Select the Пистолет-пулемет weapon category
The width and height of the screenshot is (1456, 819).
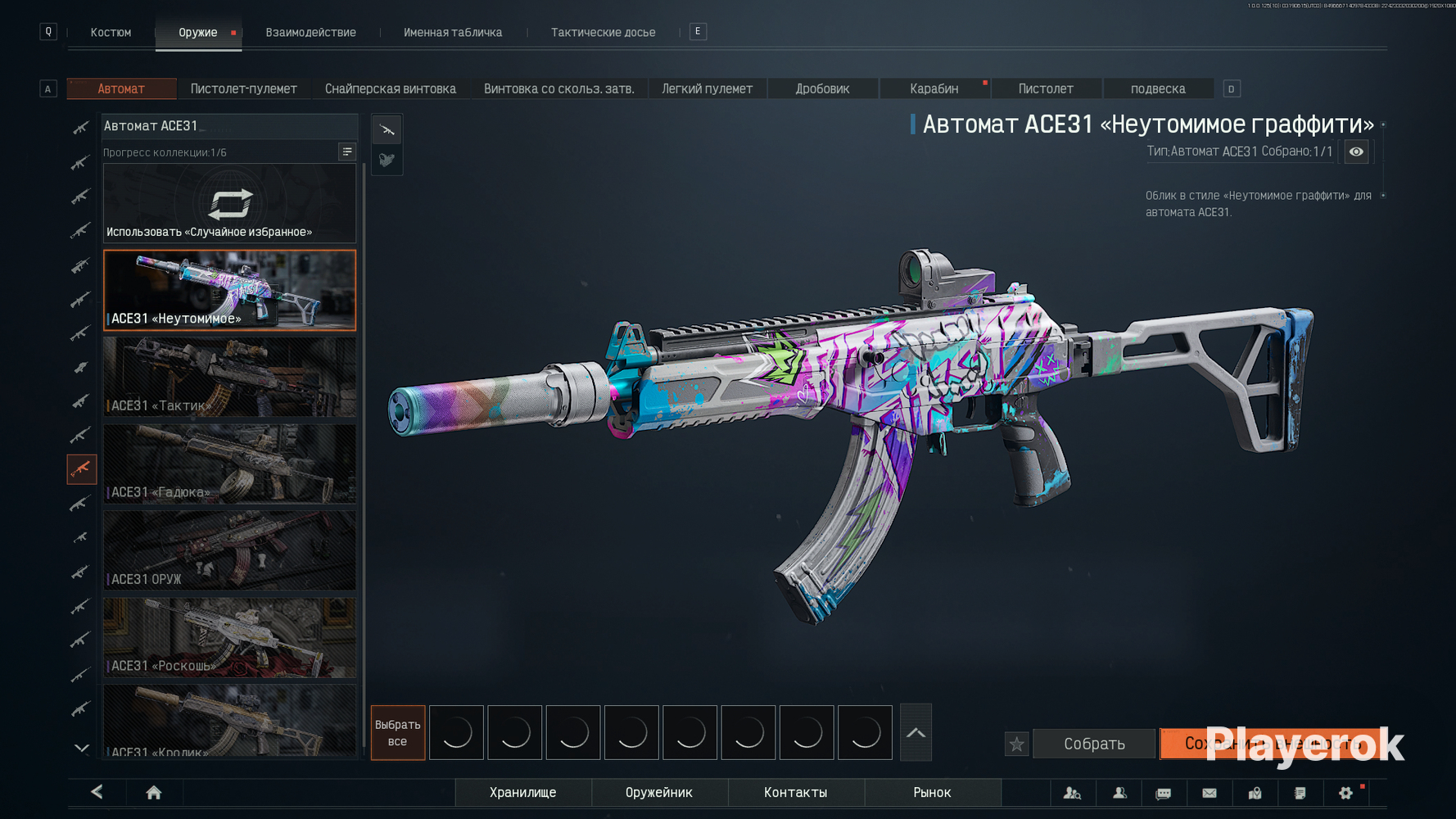[x=243, y=88]
